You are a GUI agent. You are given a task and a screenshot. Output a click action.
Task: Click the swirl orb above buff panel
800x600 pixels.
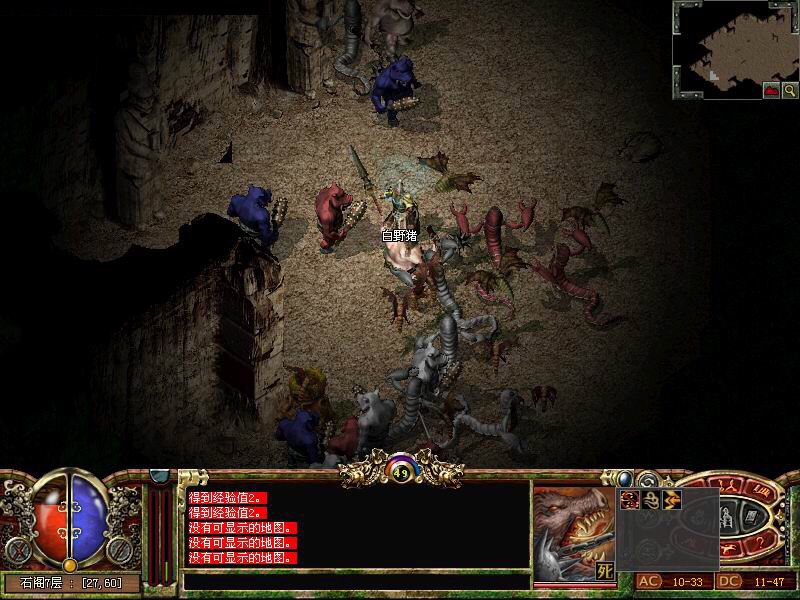pos(646,480)
